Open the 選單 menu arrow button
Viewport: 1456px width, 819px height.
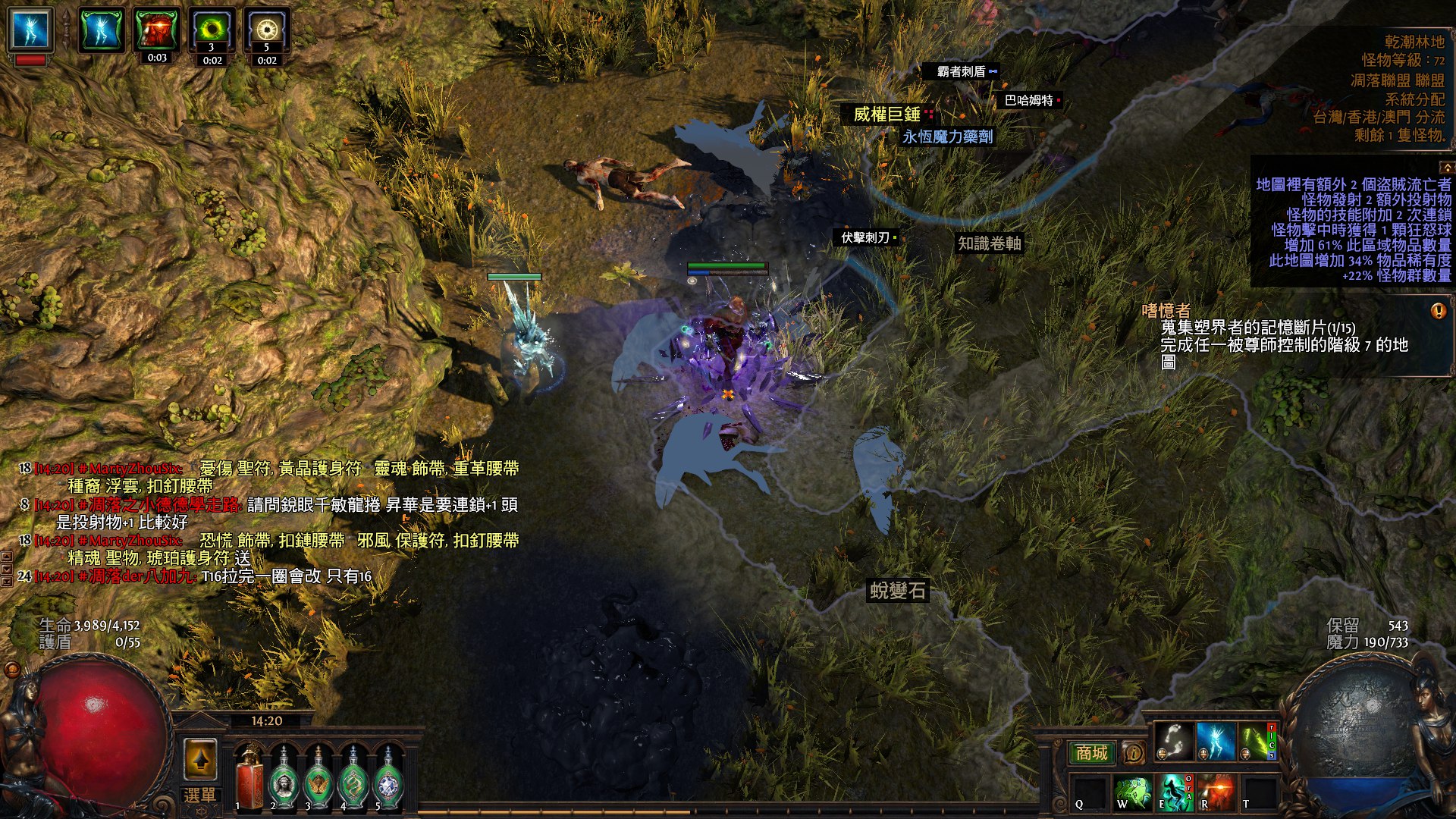(200, 759)
